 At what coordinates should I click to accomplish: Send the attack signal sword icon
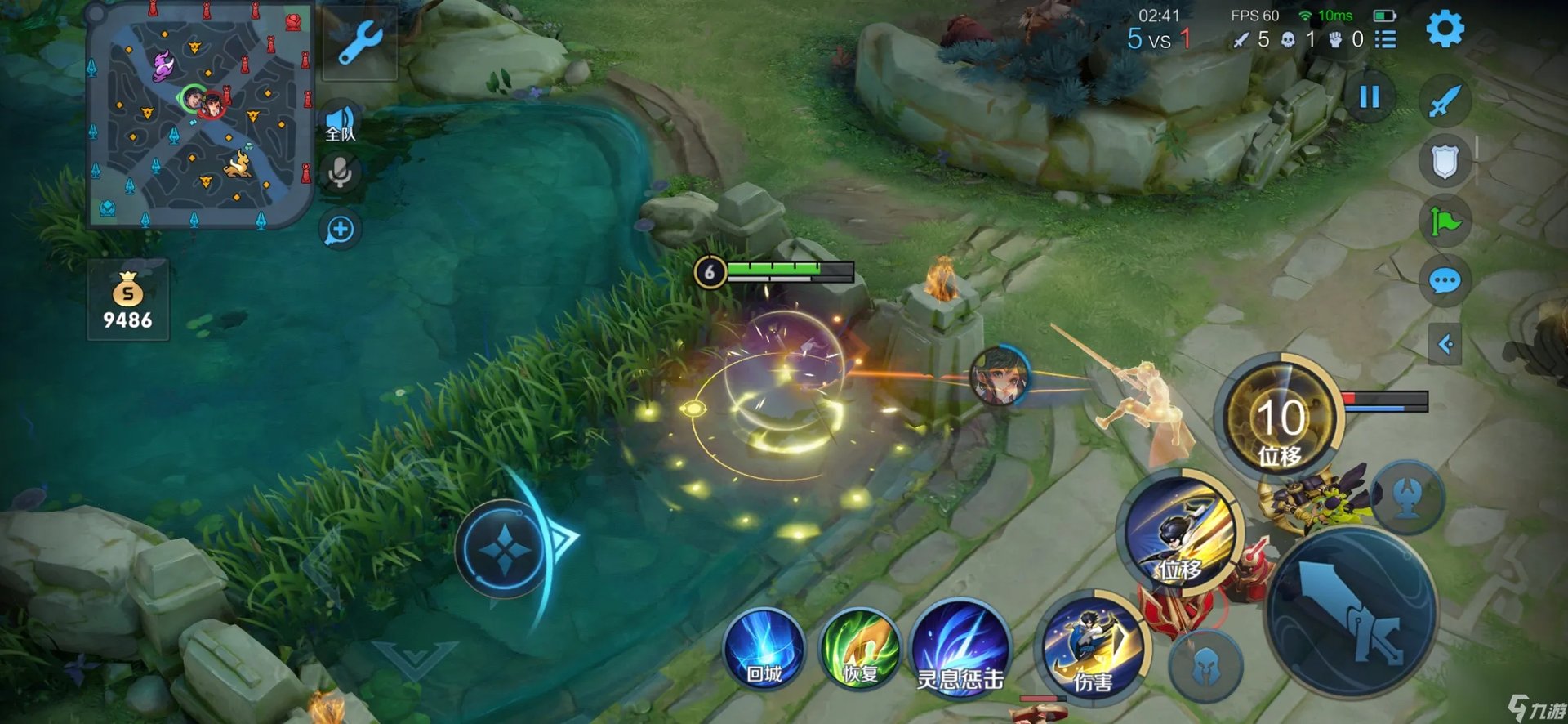pos(1445,102)
